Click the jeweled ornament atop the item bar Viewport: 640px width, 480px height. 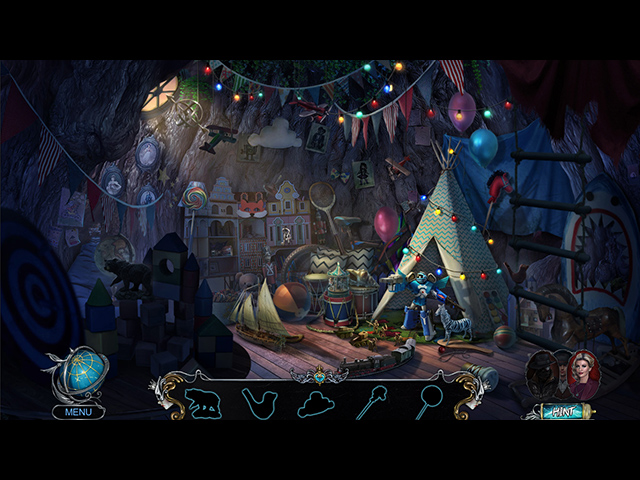319,377
